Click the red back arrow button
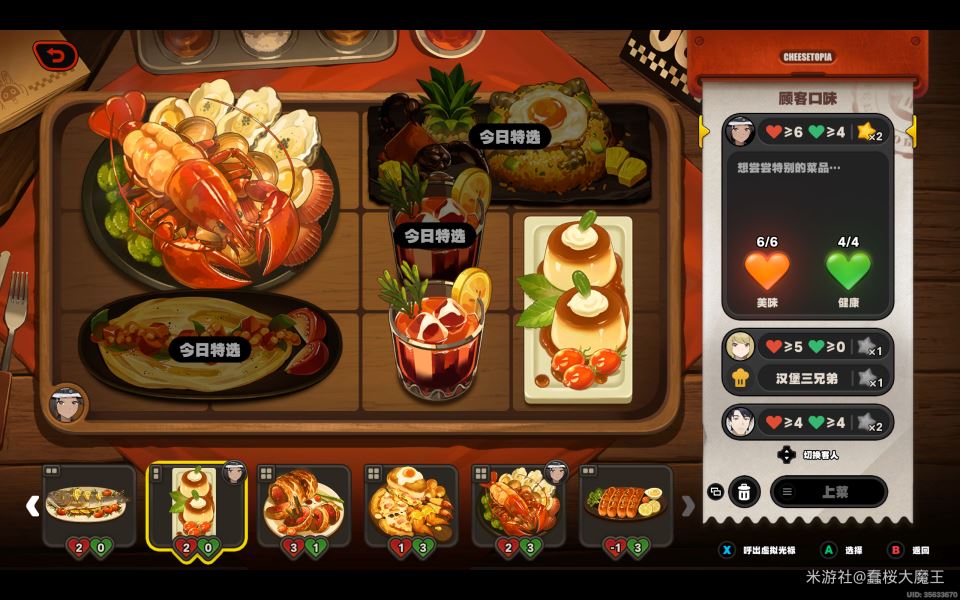 (x=53, y=56)
